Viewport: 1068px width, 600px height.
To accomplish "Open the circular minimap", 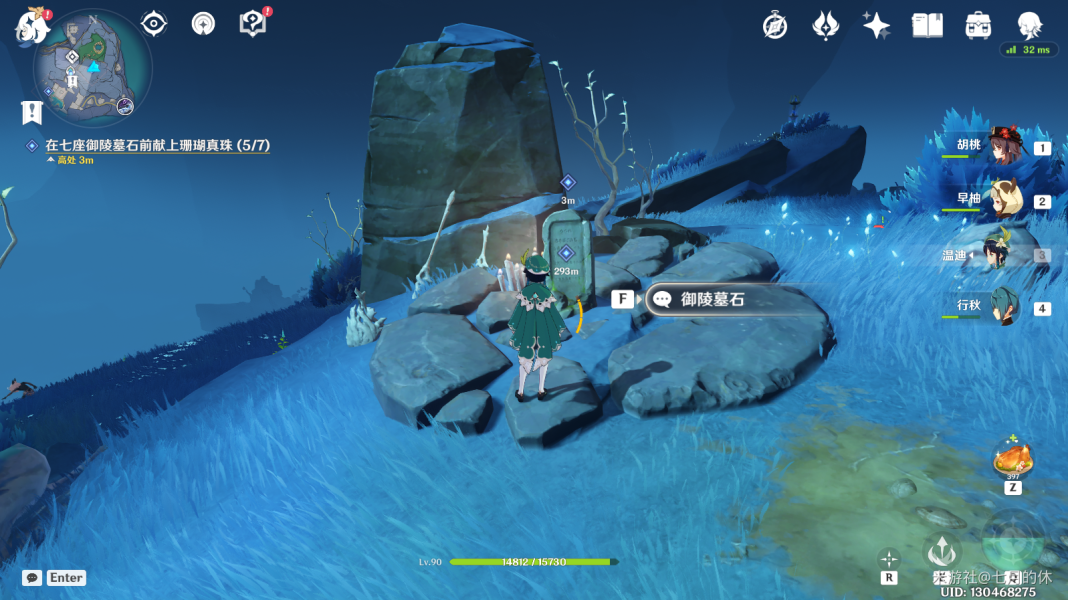I will [92, 67].
